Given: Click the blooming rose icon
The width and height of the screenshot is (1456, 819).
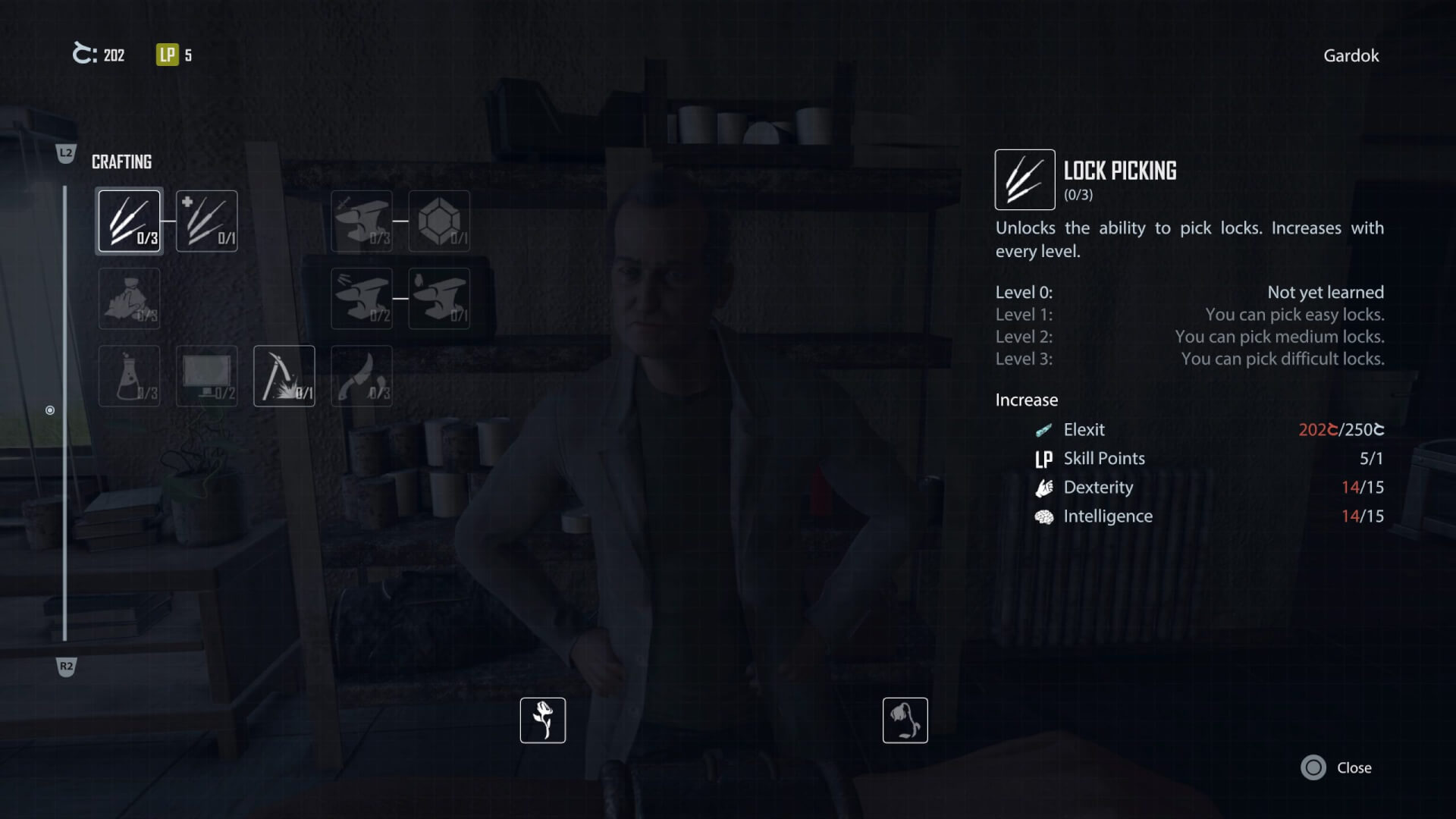Looking at the screenshot, I should pyautogui.click(x=543, y=720).
